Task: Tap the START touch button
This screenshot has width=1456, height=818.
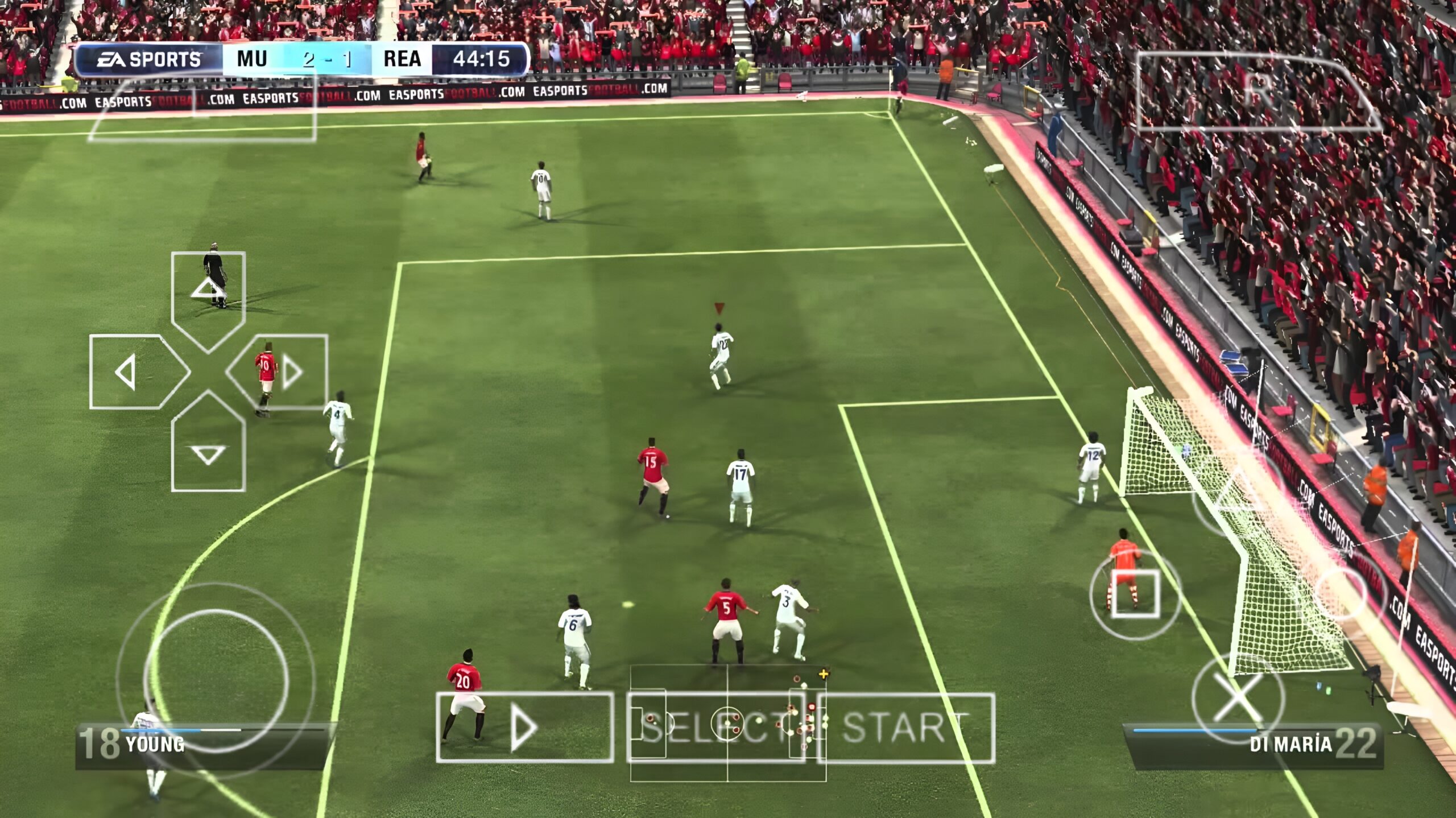Action: point(905,728)
